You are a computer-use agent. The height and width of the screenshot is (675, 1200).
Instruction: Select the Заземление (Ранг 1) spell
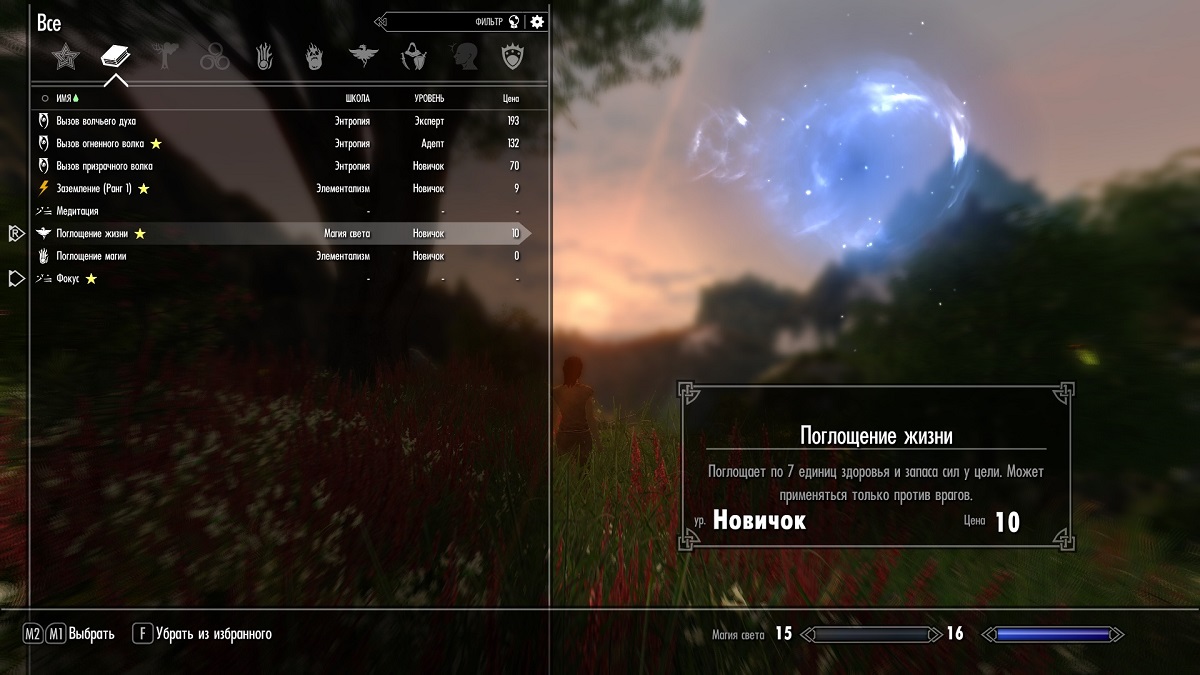coord(95,188)
